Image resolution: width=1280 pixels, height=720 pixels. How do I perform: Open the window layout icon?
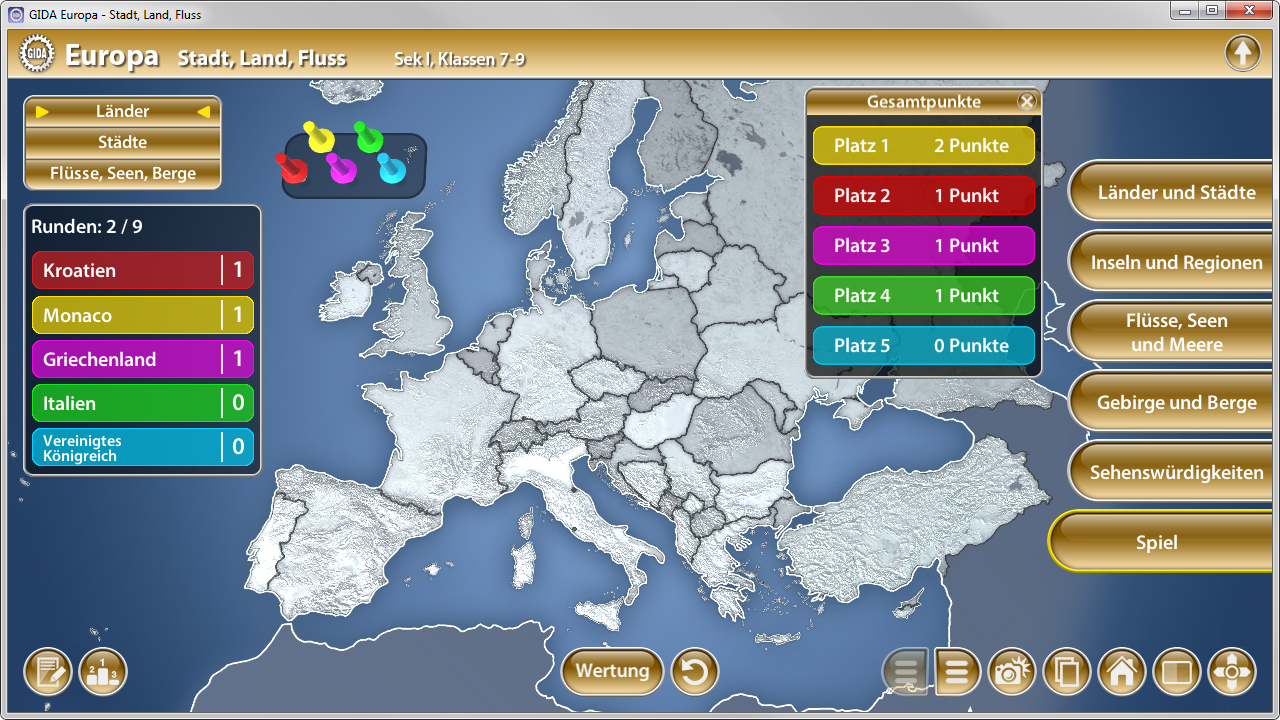click(x=1177, y=671)
